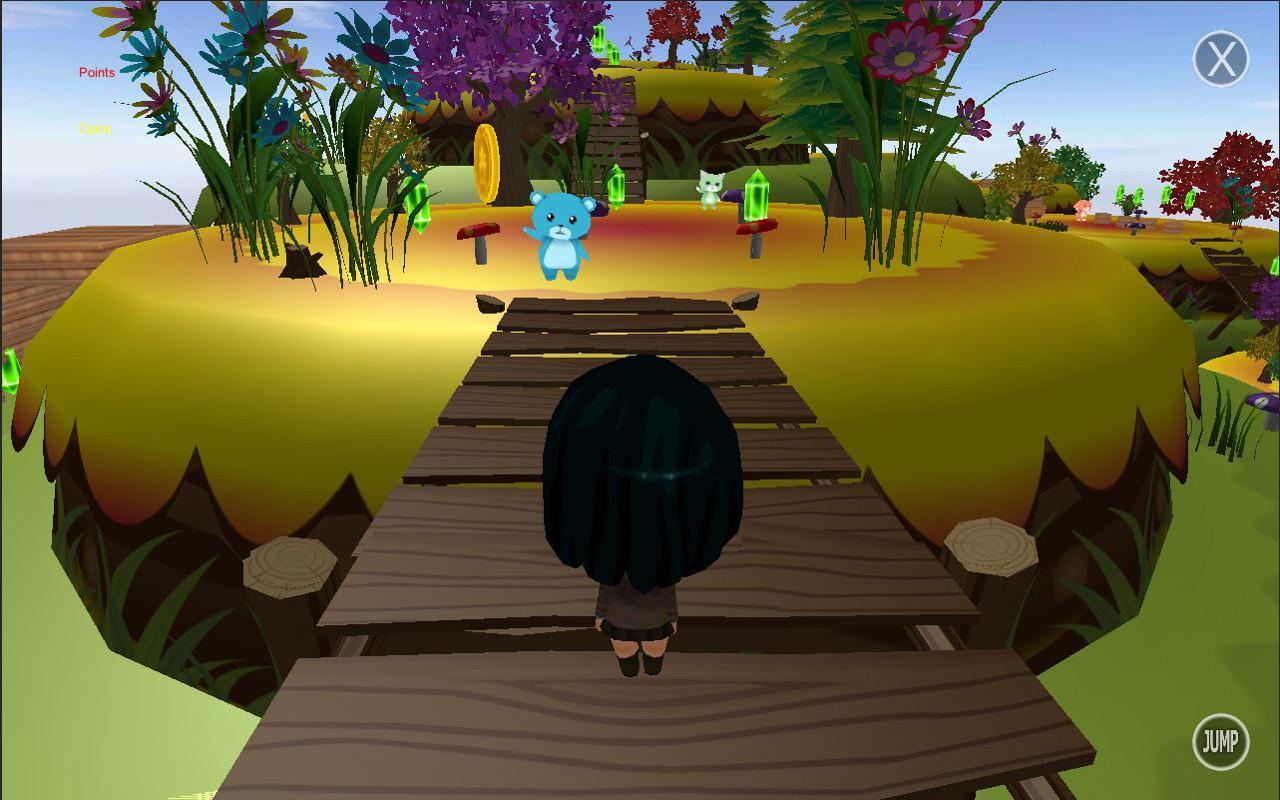The width and height of the screenshot is (1280, 800).
Task: Click the Coins label
Action: (94, 129)
